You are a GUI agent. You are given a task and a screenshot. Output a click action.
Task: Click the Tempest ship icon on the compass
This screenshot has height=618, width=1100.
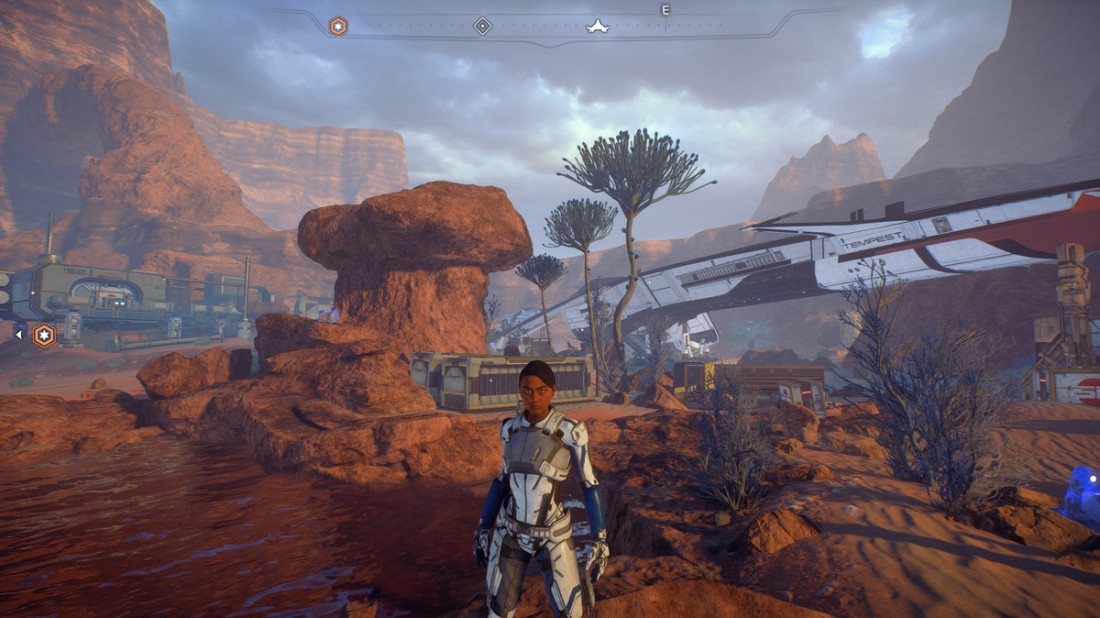point(597,26)
